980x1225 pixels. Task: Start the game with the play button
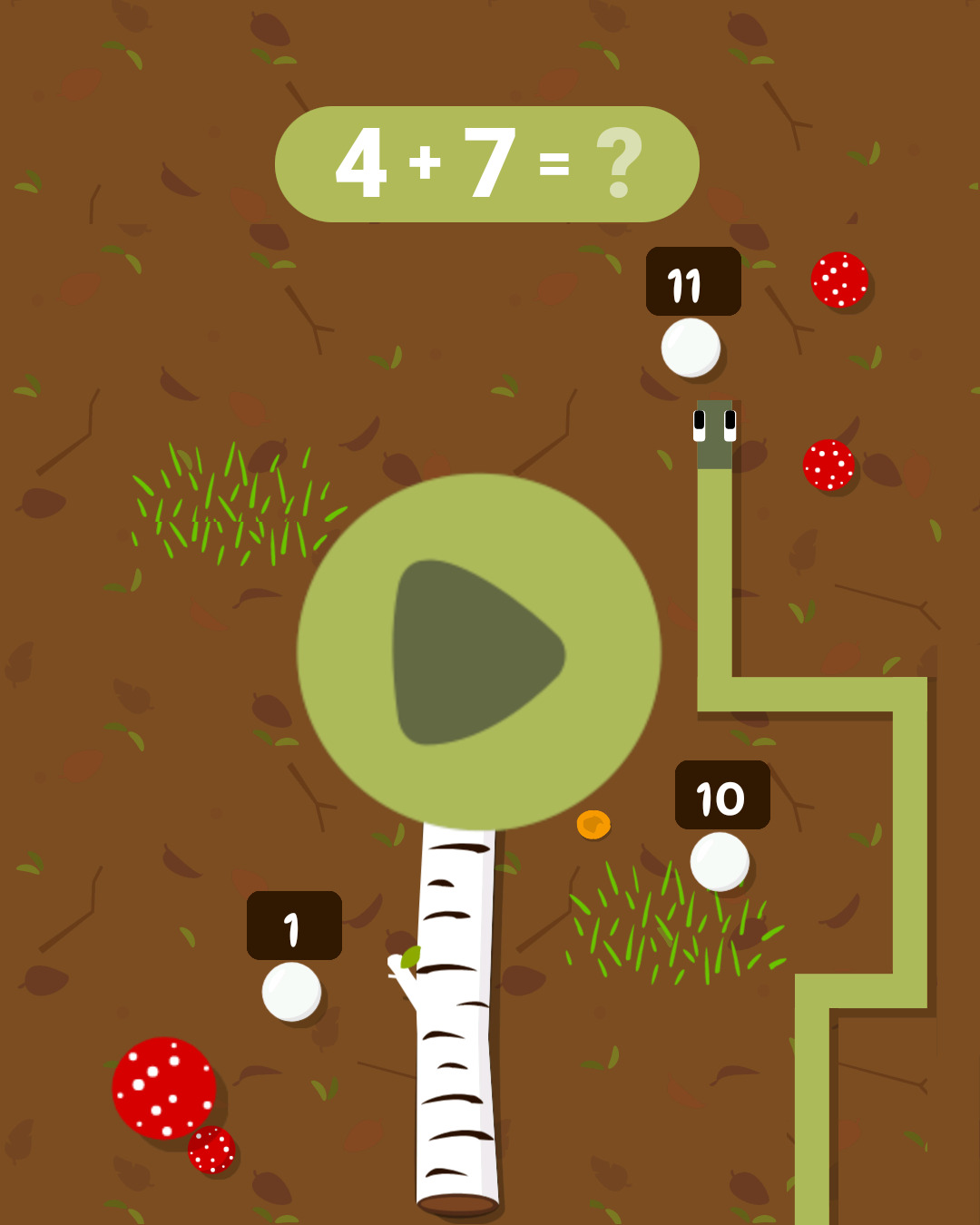(478, 652)
